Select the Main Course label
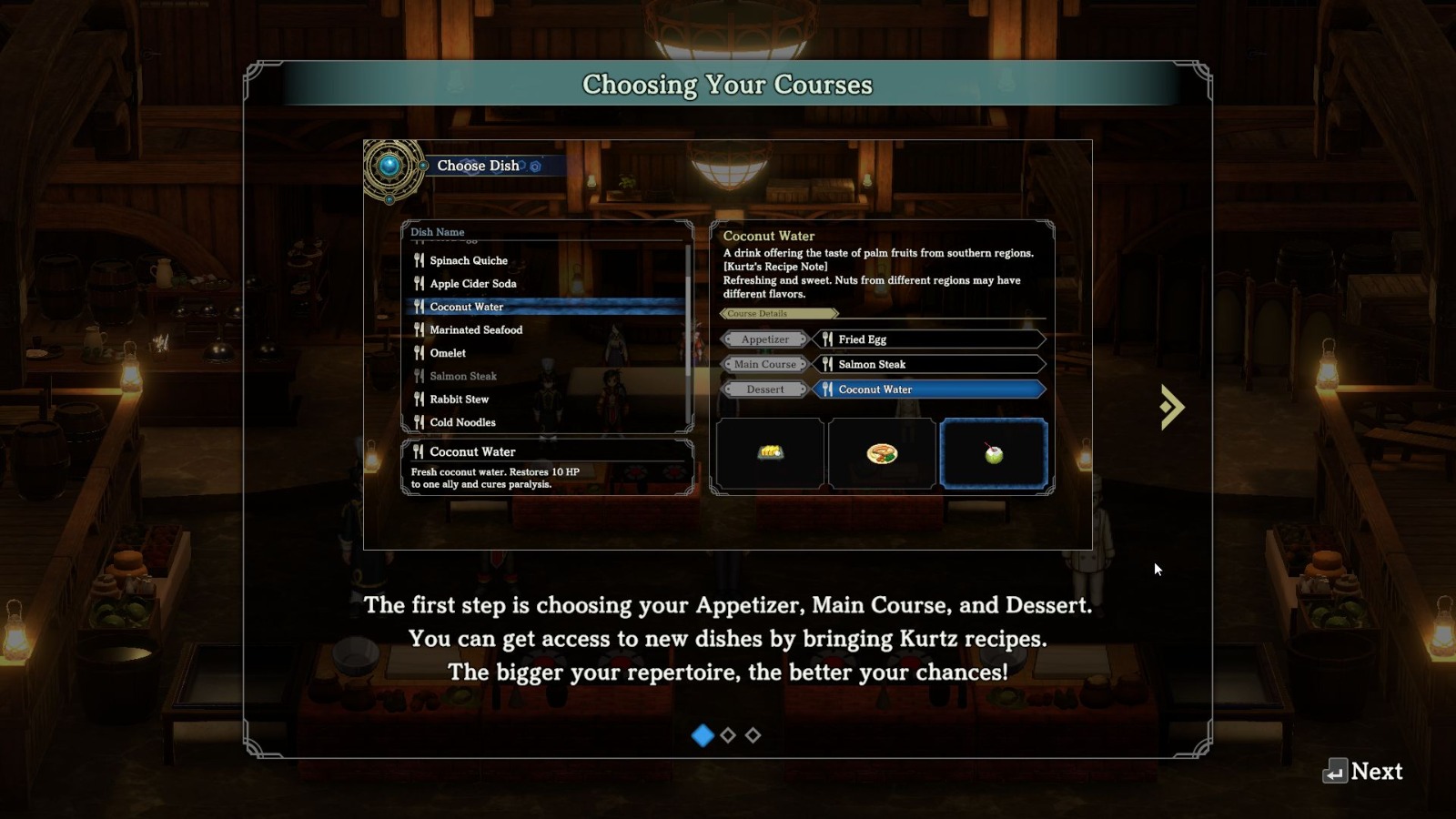This screenshot has width=1456, height=819. (x=764, y=364)
